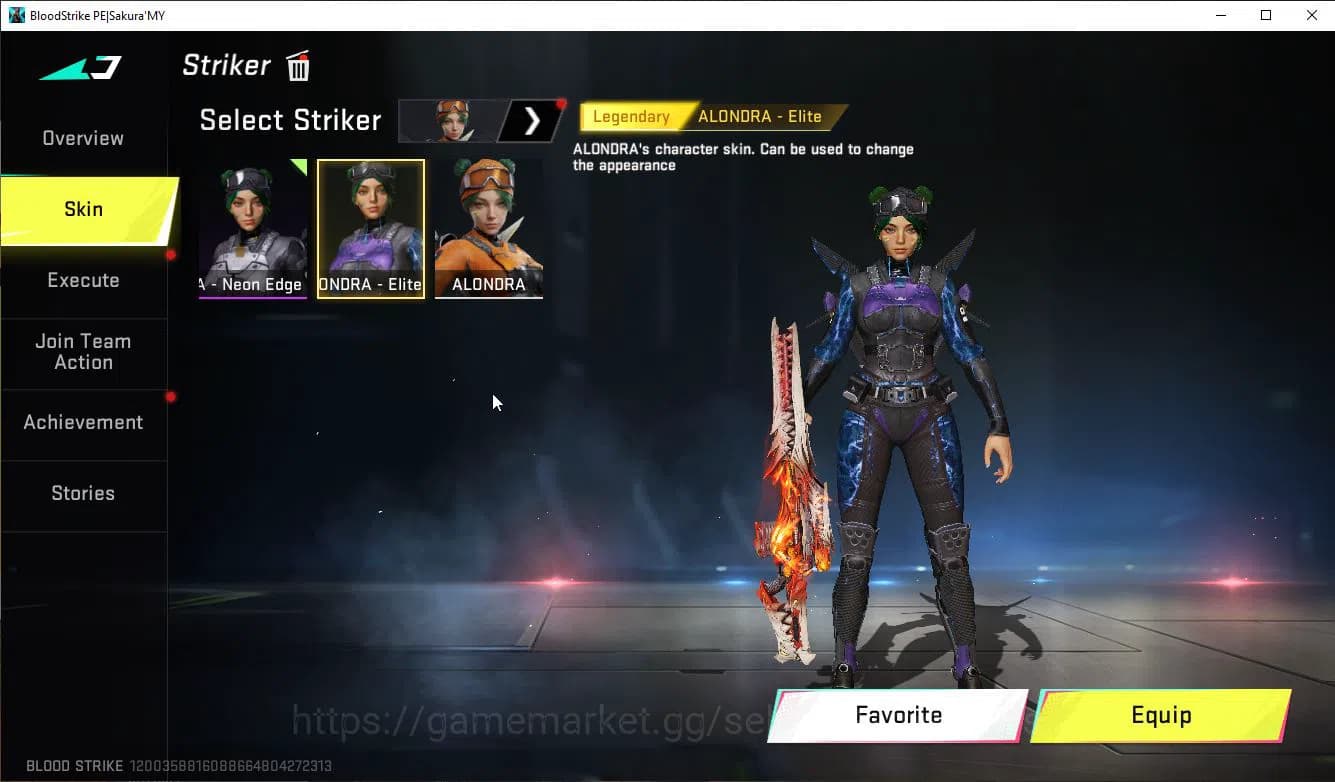
Task: Favorite the ALONDRA - Elite skin
Action: (x=897, y=715)
